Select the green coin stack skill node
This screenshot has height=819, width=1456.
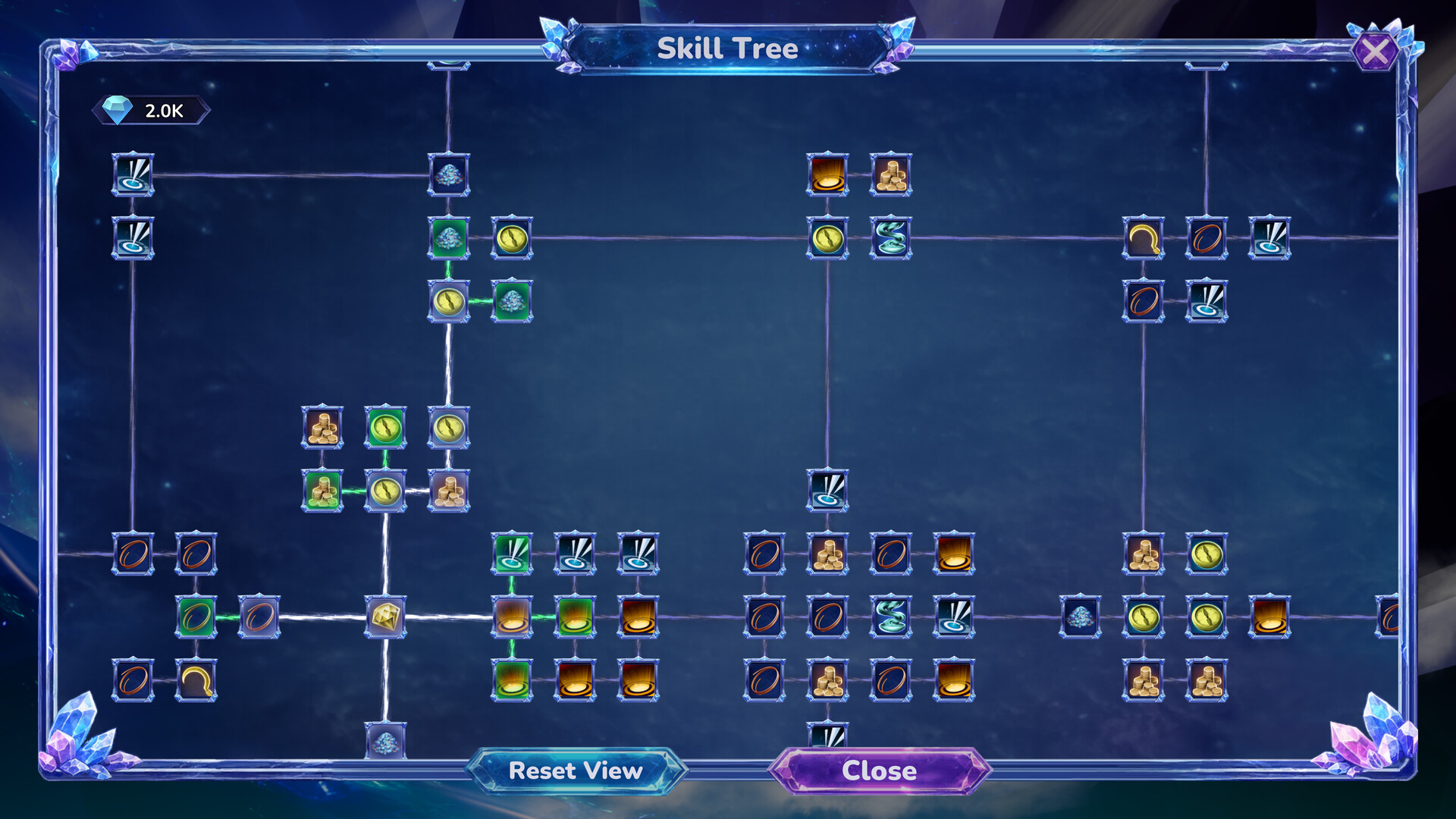point(322,493)
